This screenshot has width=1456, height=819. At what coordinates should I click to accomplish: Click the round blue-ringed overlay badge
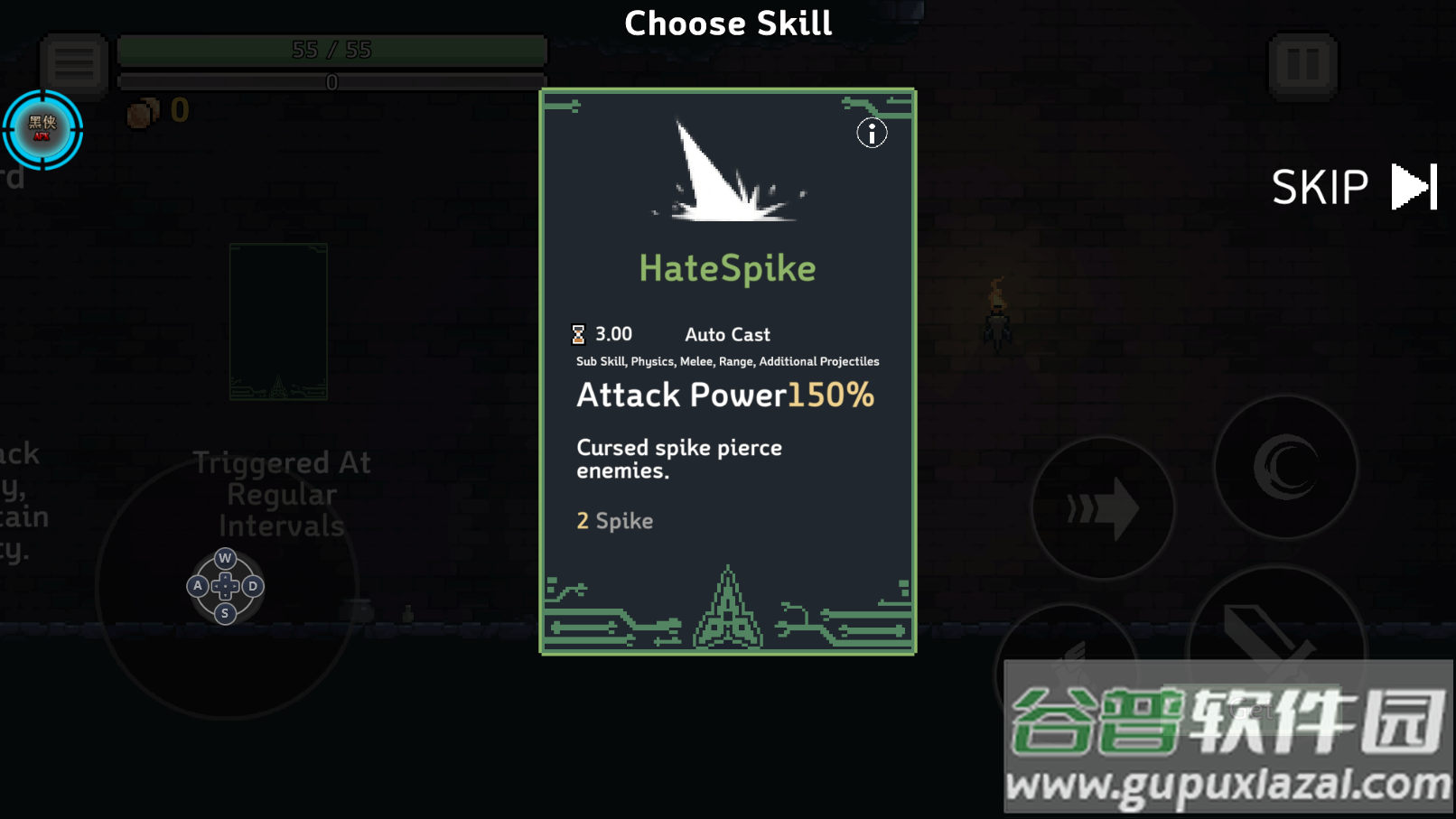(x=42, y=129)
